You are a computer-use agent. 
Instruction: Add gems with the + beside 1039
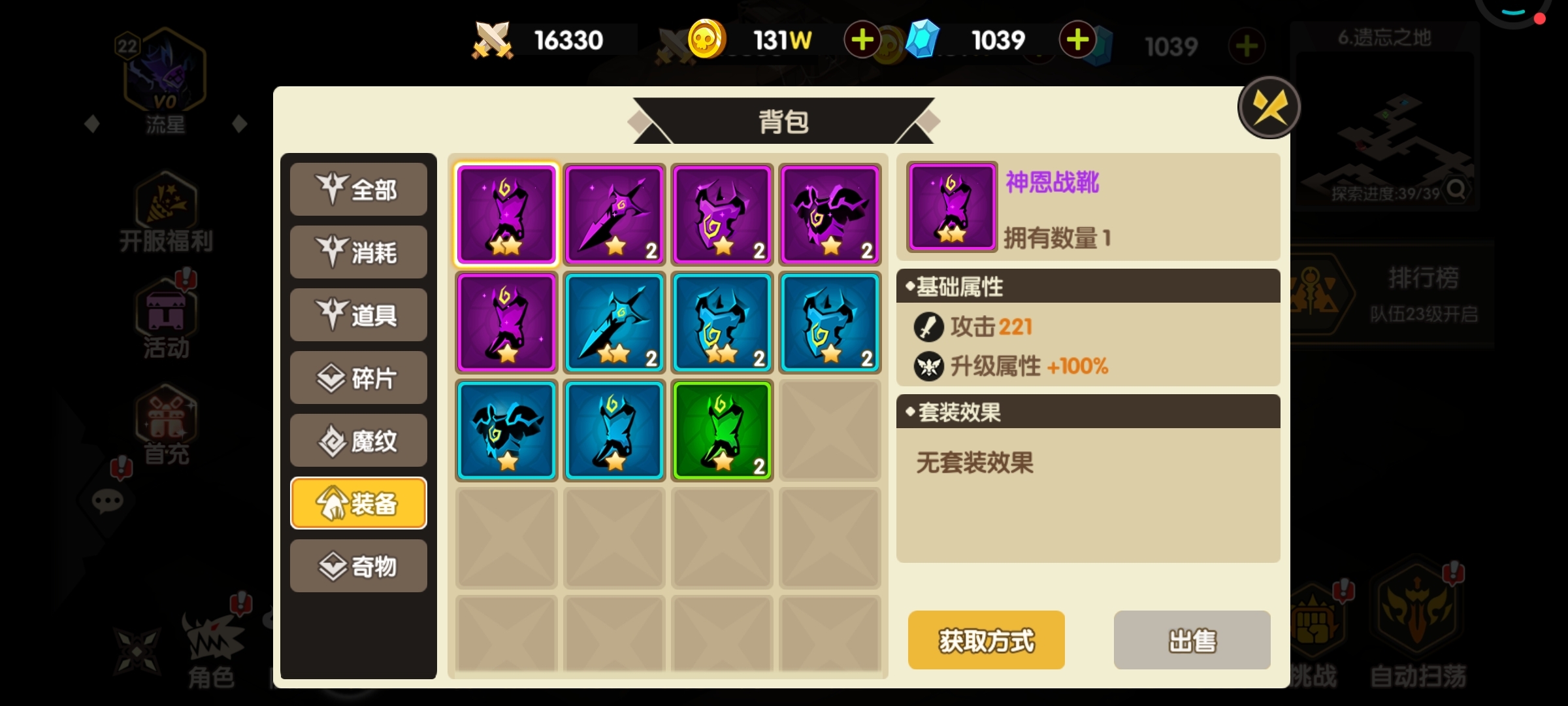[1077, 39]
